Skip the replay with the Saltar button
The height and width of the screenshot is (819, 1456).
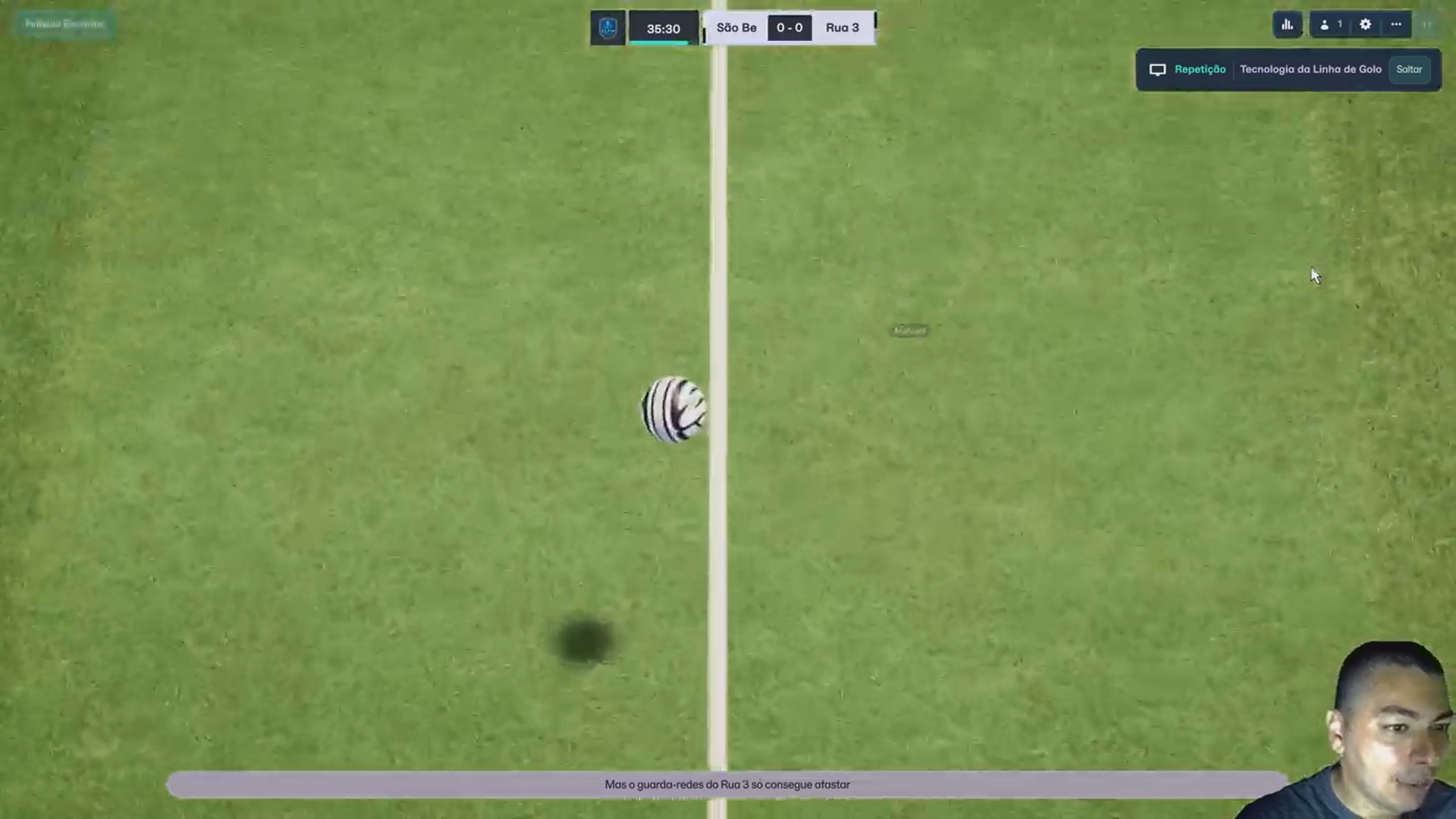click(x=1409, y=69)
